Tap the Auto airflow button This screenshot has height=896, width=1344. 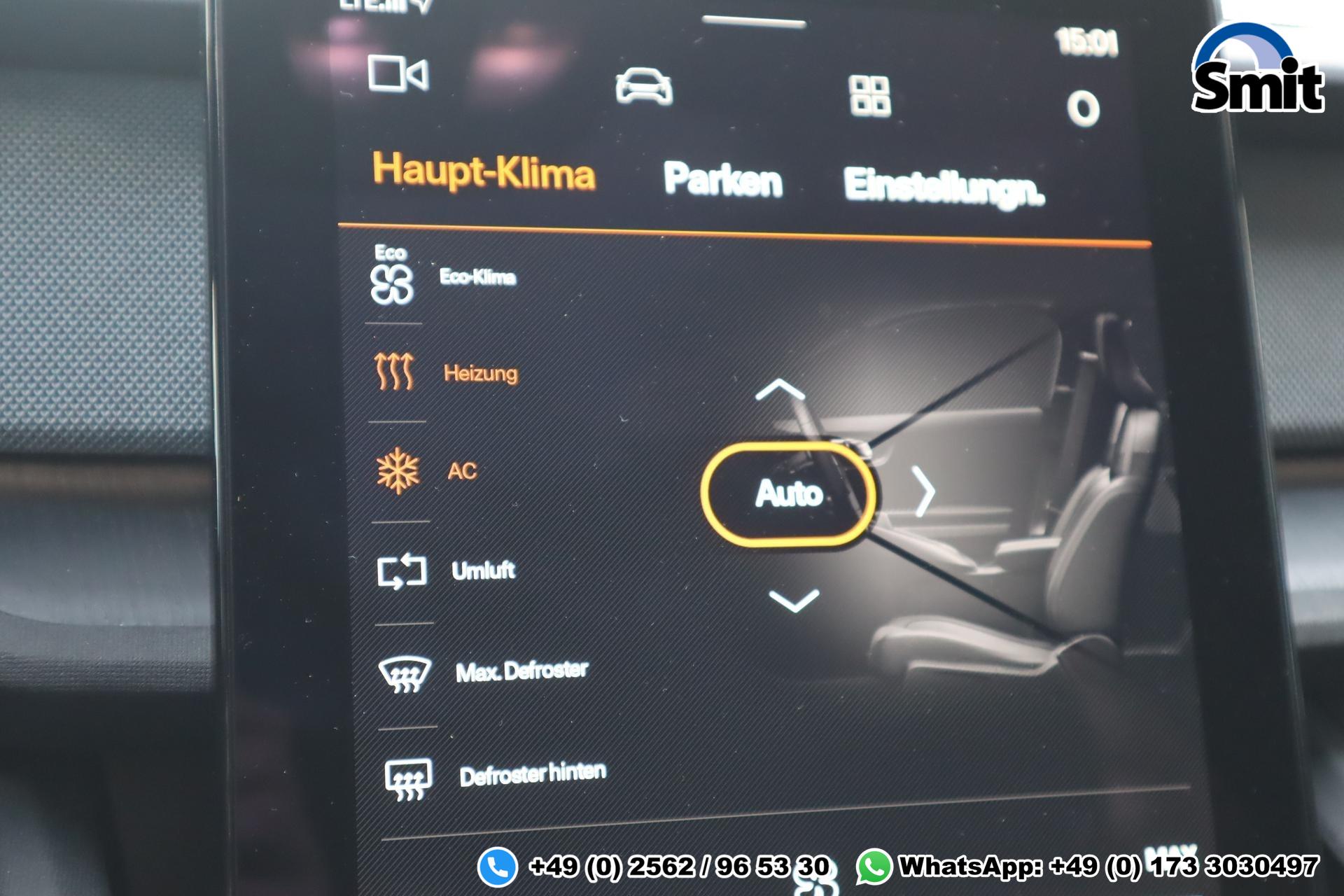click(788, 493)
